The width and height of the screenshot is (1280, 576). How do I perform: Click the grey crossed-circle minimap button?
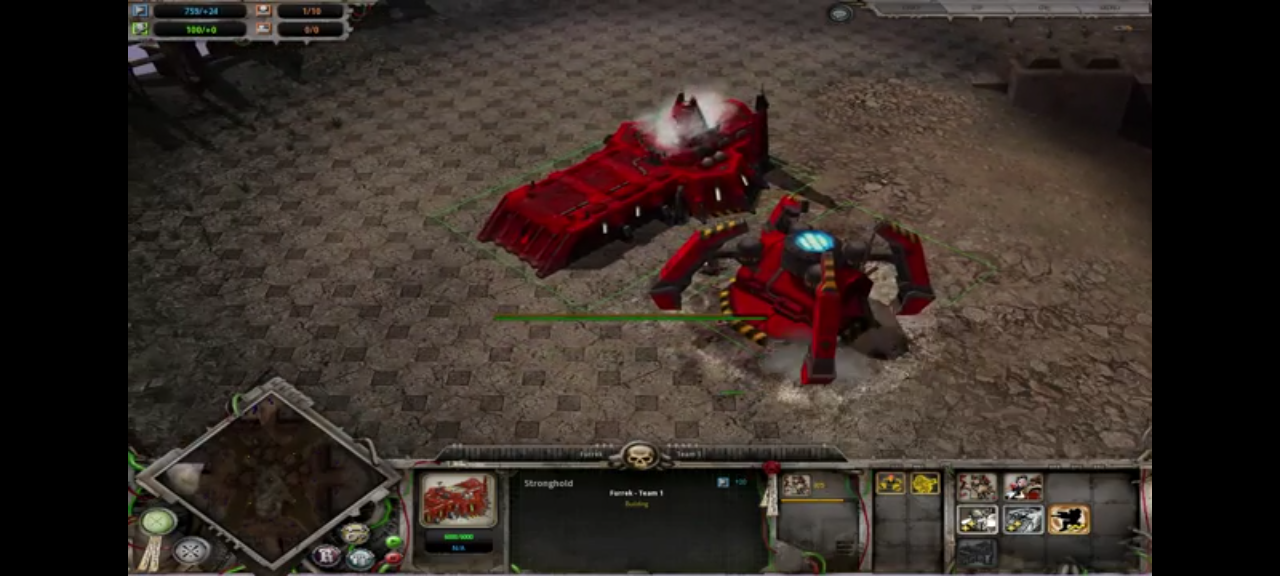[x=190, y=550]
